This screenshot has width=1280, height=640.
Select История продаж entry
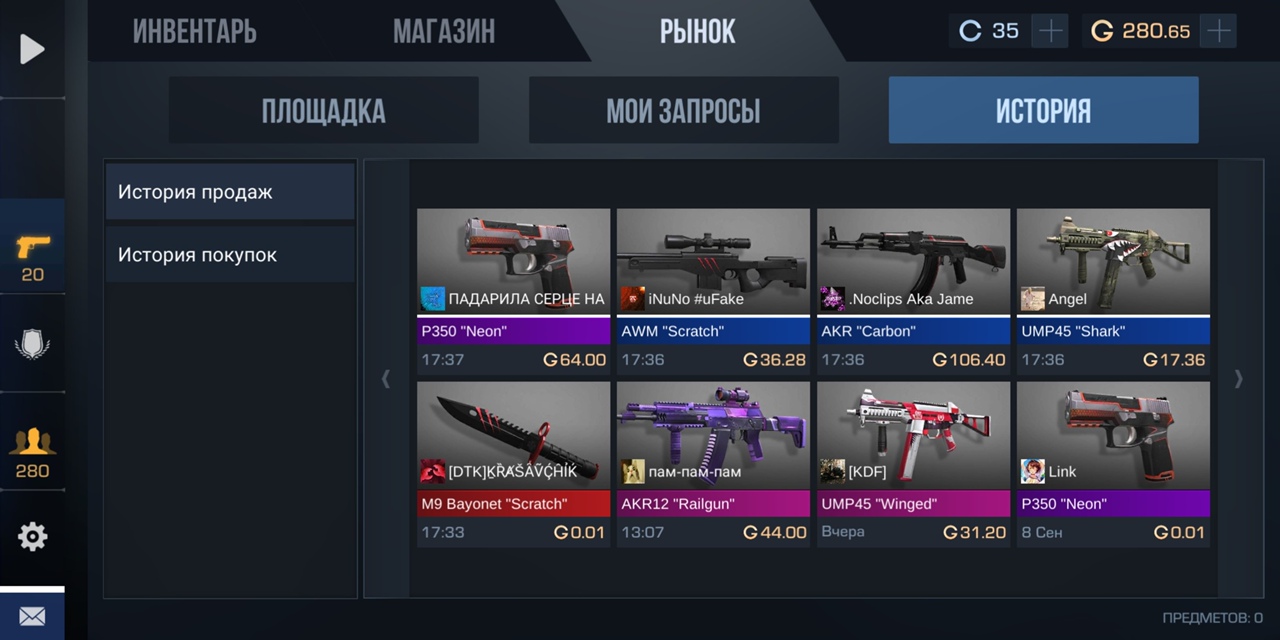click(x=230, y=192)
